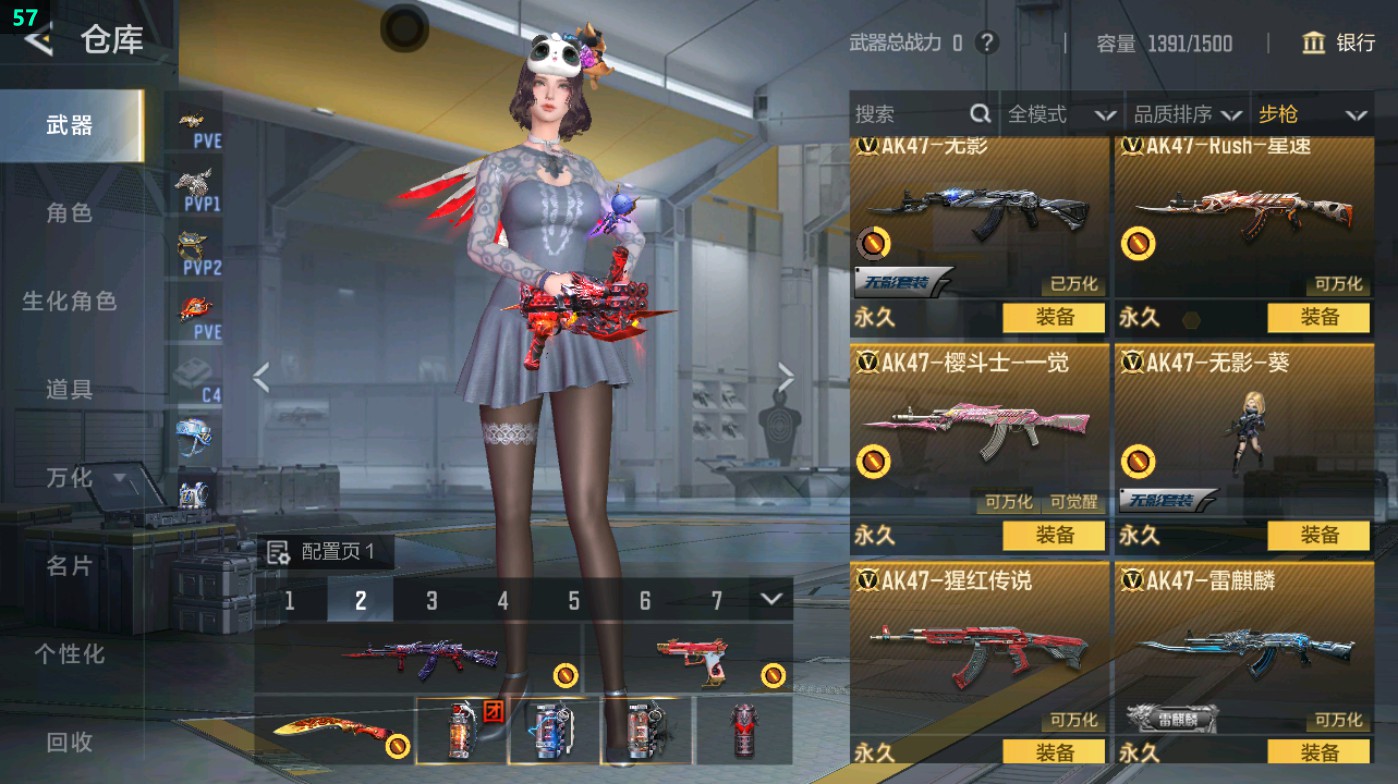Go back using the top-left arrow
The image size is (1398, 784).
tap(40, 40)
